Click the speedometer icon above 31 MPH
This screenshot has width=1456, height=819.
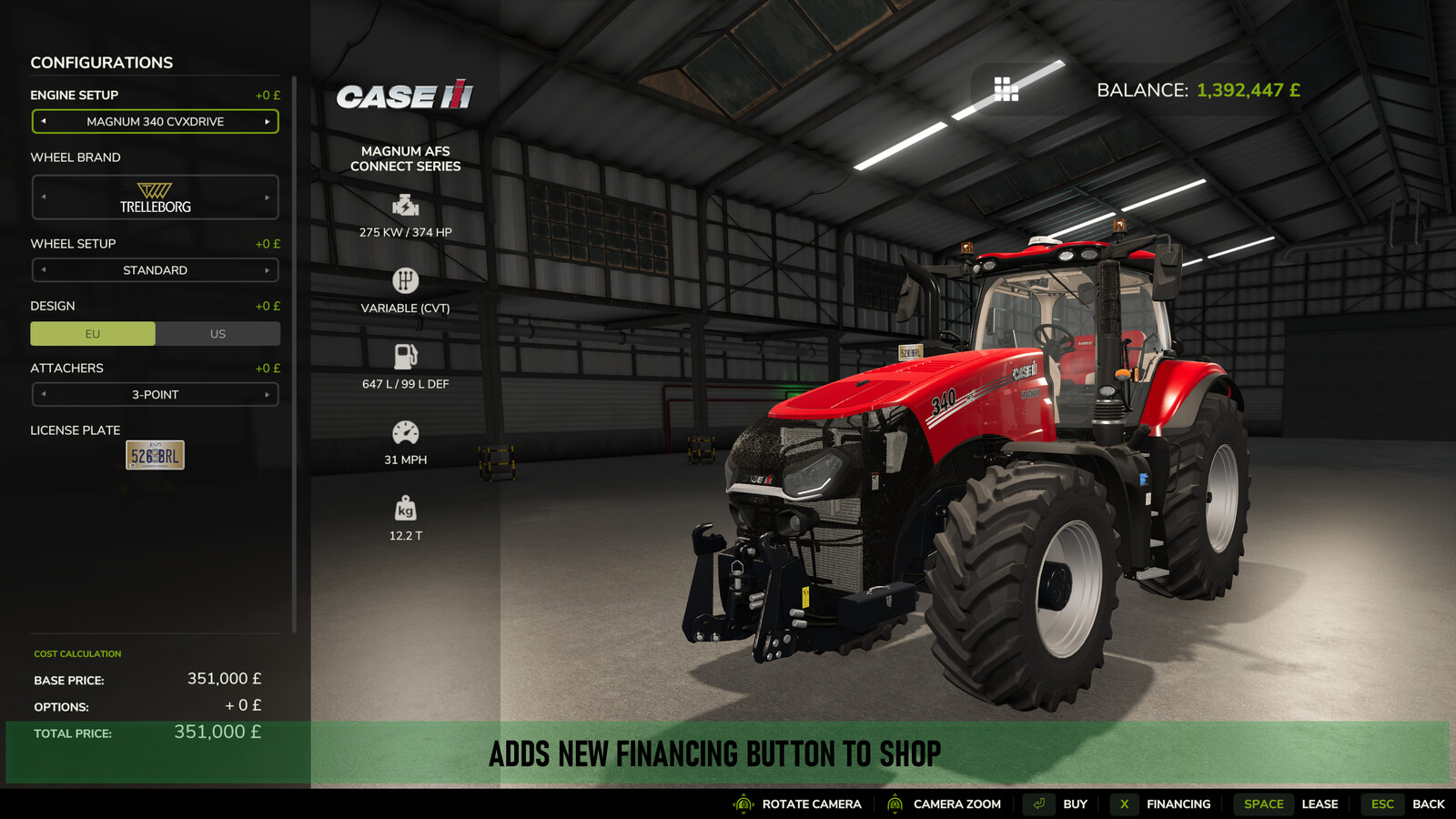(x=404, y=430)
